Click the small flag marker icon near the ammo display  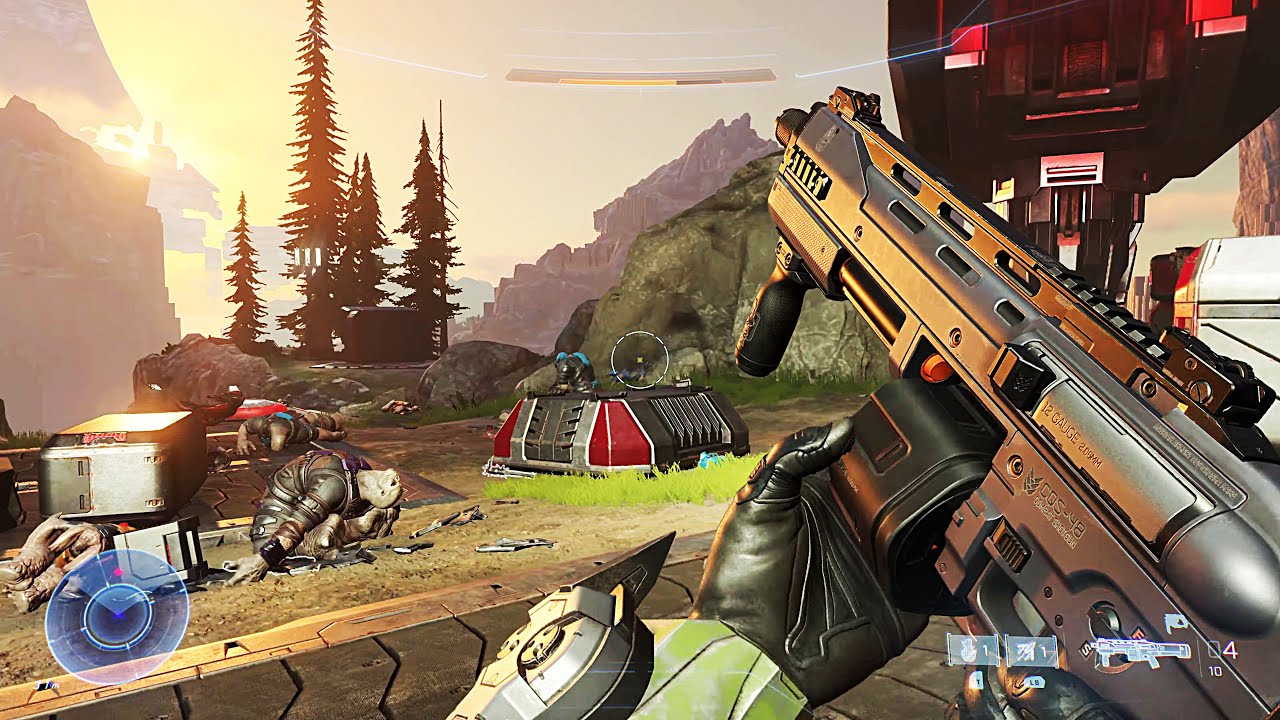pos(1176,622)
